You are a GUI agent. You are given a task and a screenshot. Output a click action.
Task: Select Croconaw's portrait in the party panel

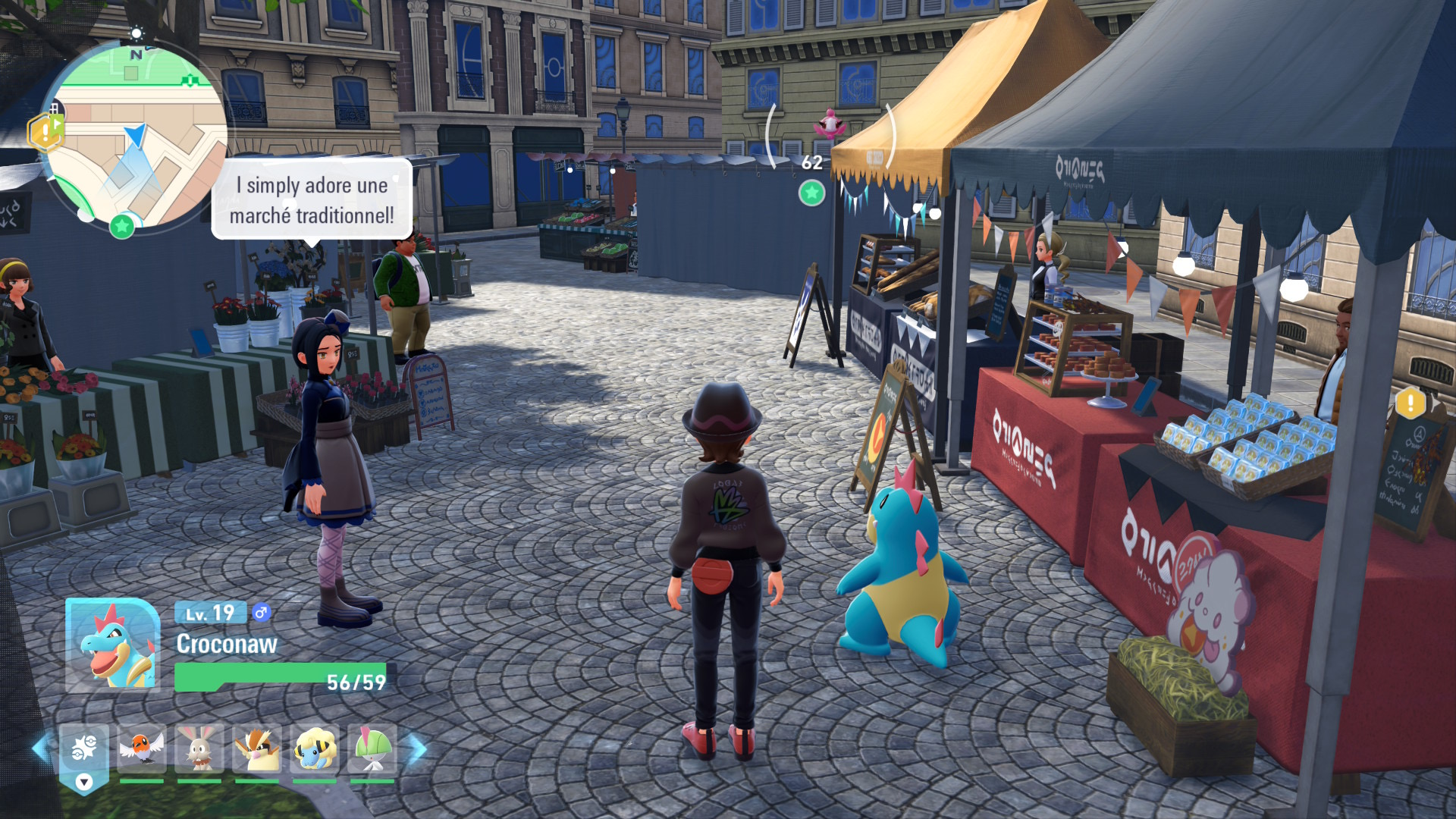[x=112, y=645]
